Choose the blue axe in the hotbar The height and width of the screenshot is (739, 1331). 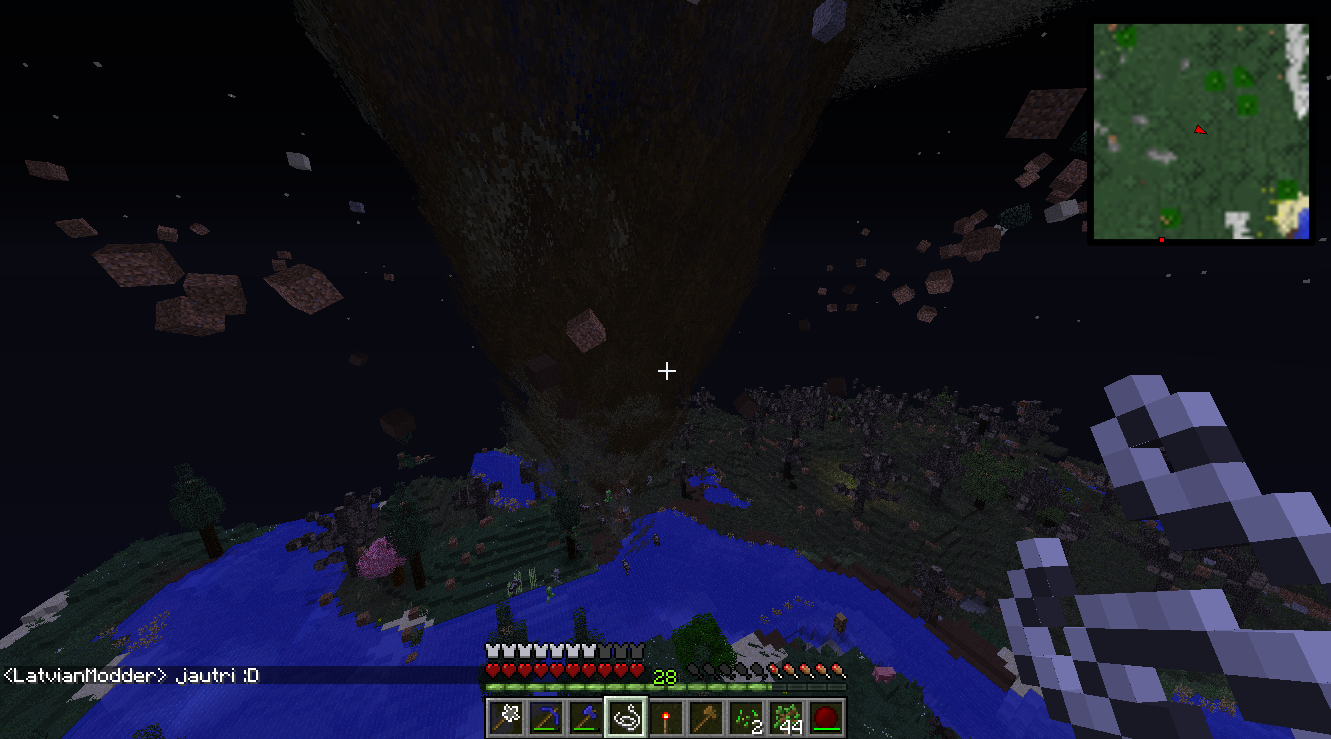coord(587,717)
